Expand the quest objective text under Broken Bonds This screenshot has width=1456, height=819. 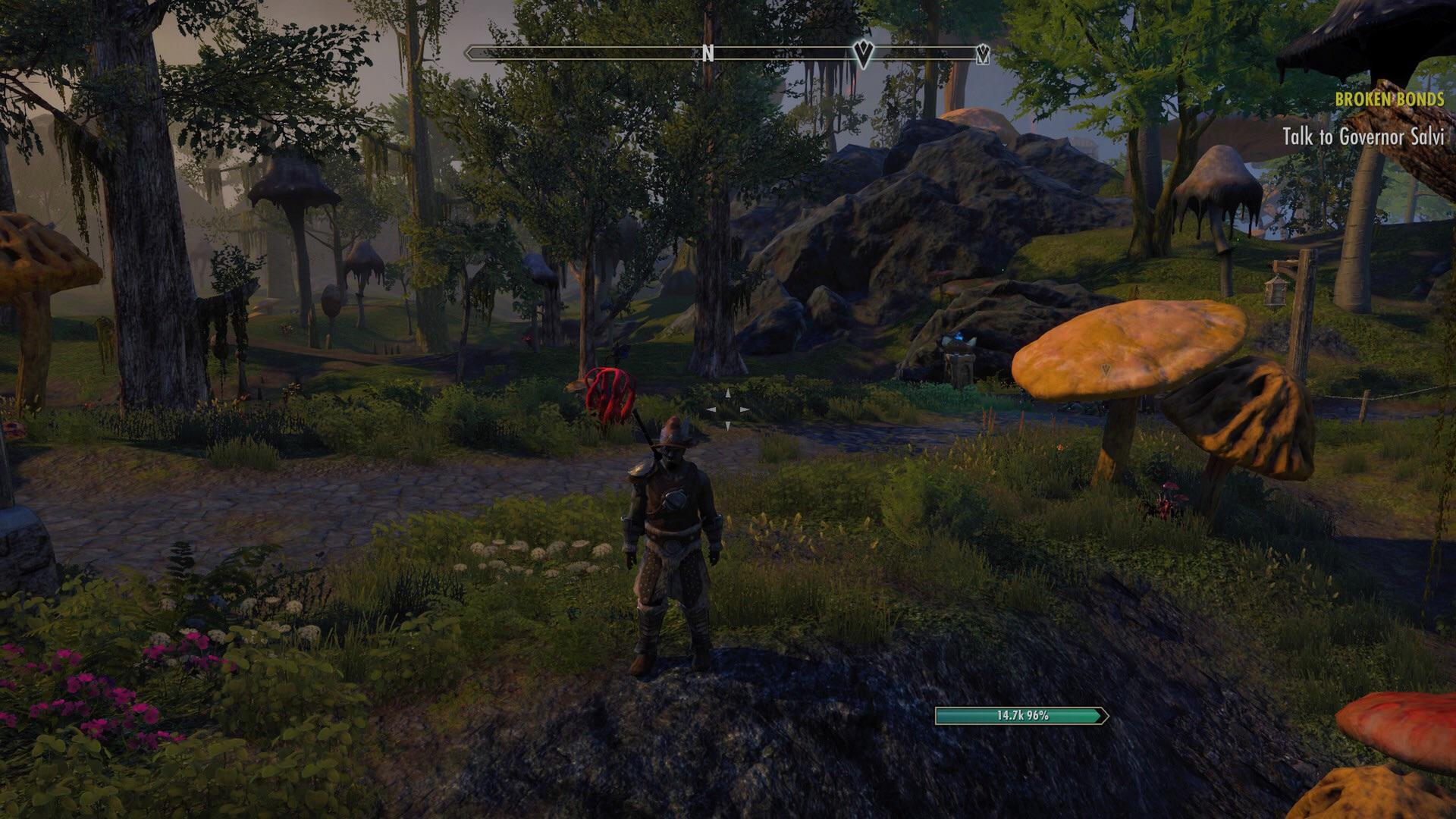coord(1365,138)
